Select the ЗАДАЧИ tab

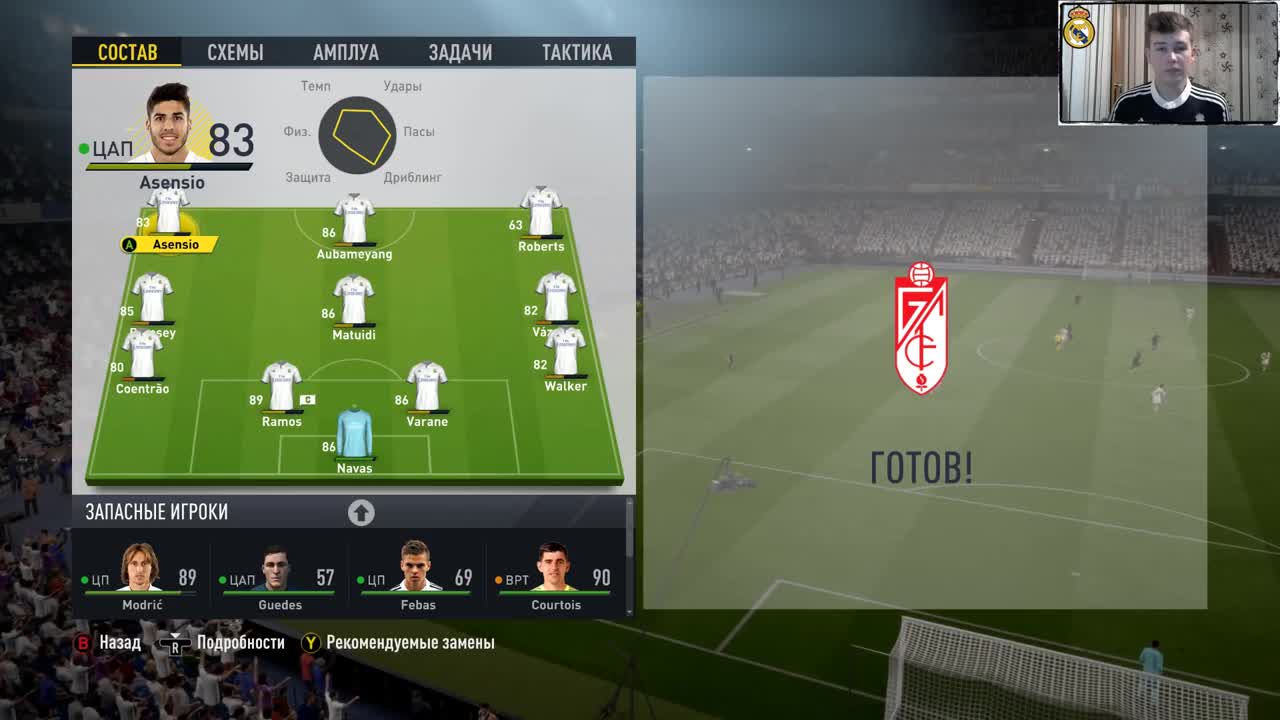click(460, 53)
